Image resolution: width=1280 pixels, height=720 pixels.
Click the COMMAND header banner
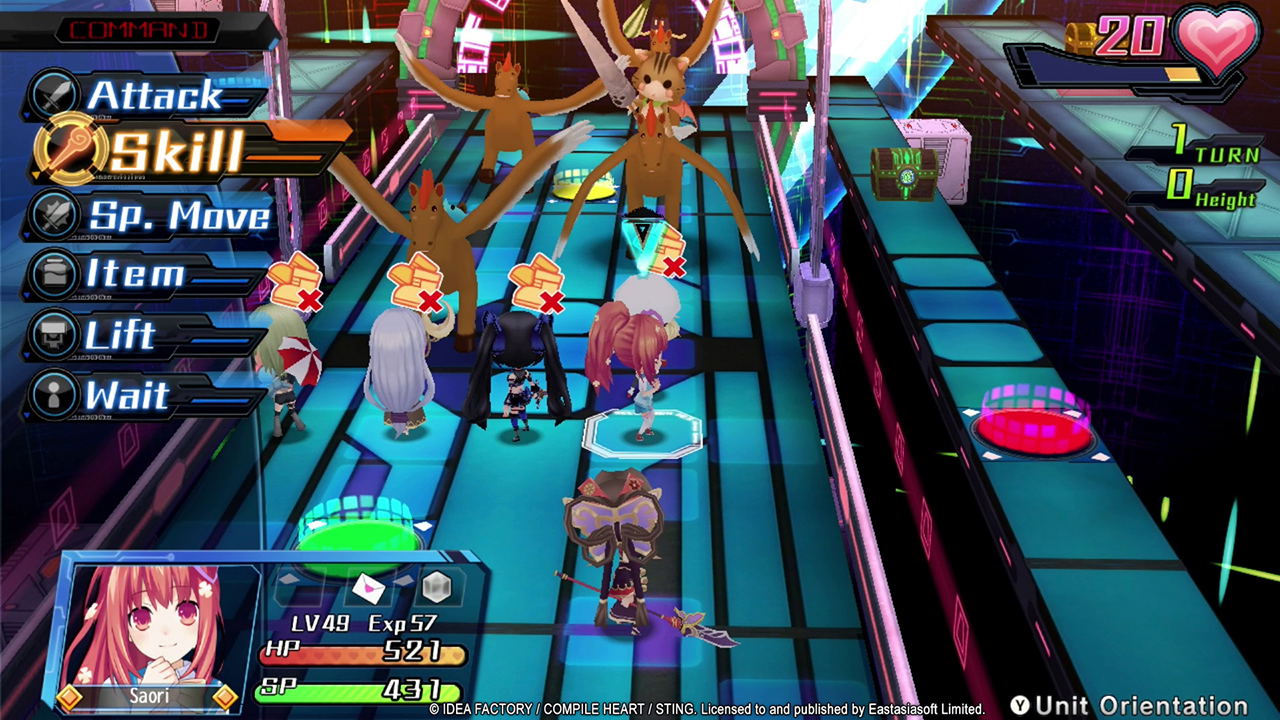coord(138,29)
